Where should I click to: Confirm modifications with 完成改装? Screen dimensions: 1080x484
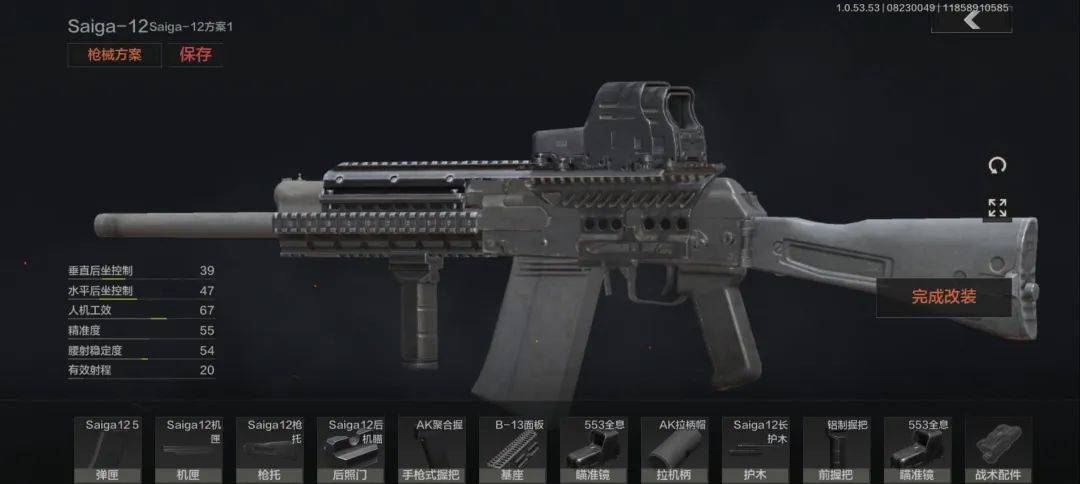pos(943,297)
